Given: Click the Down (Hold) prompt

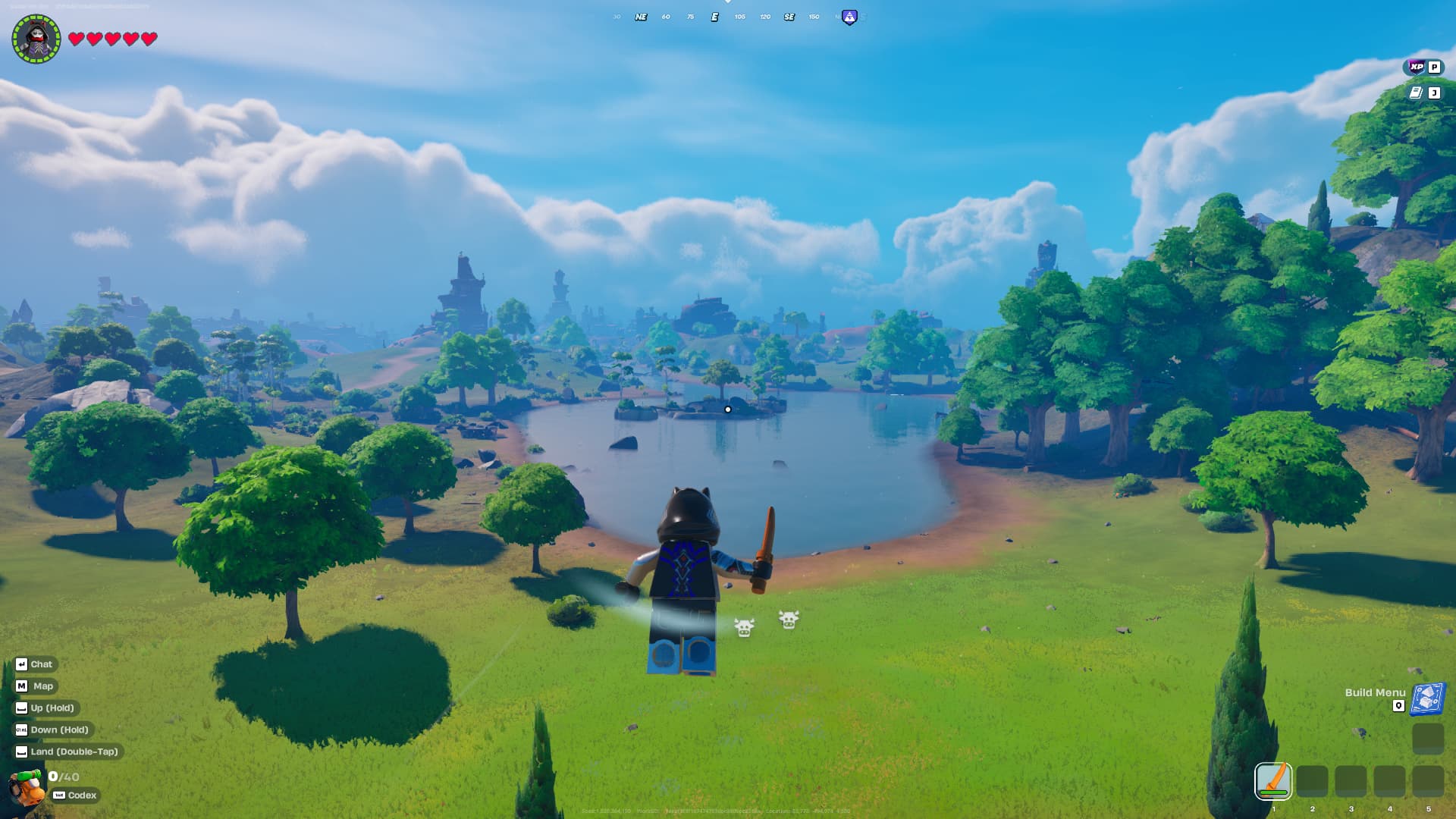Looking at the screenshot, I should (55, 730).
